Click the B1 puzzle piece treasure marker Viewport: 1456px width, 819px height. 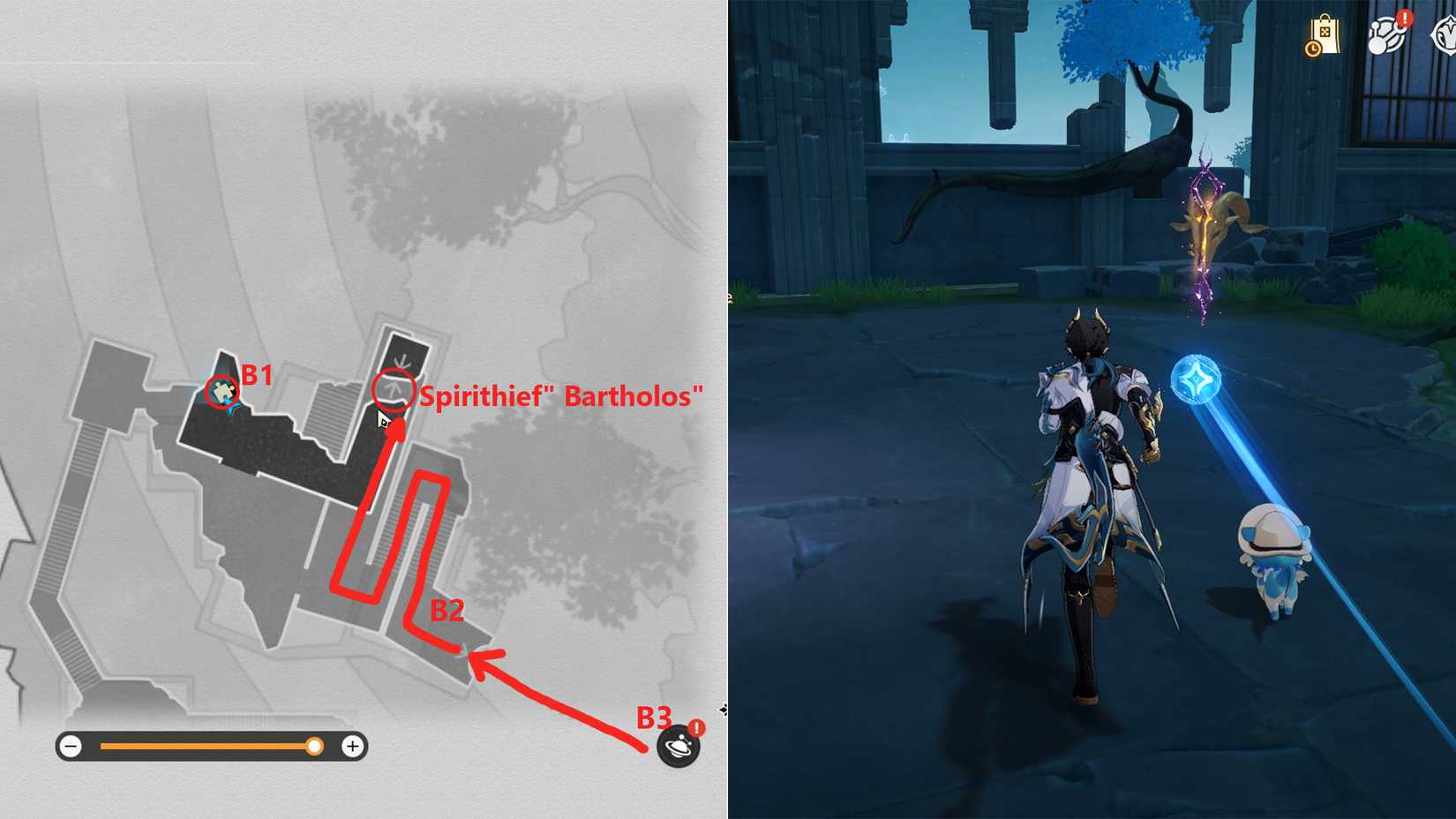221,391
